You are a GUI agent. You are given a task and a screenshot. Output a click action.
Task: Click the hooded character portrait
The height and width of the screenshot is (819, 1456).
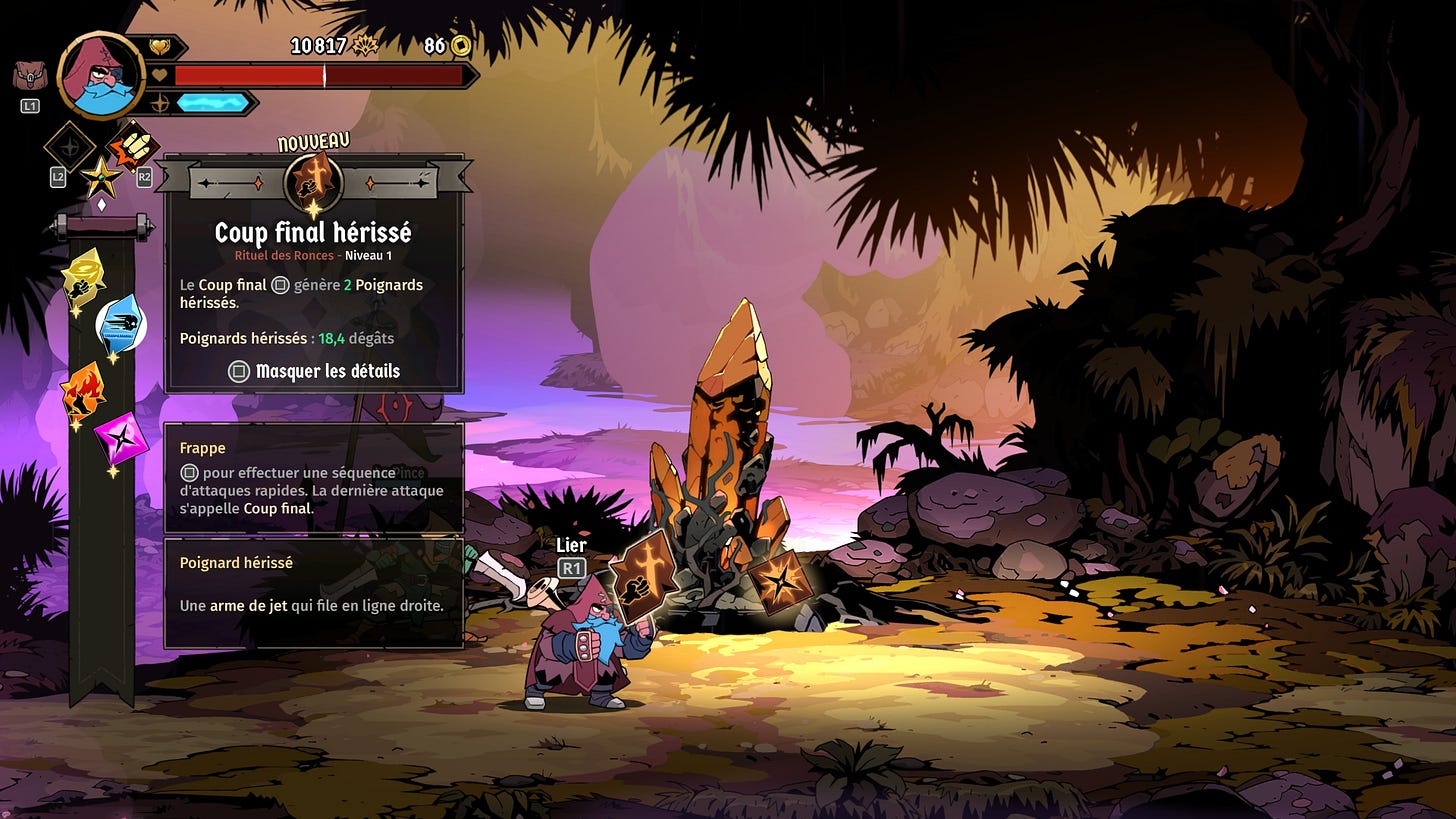click(x=101, y=75)
